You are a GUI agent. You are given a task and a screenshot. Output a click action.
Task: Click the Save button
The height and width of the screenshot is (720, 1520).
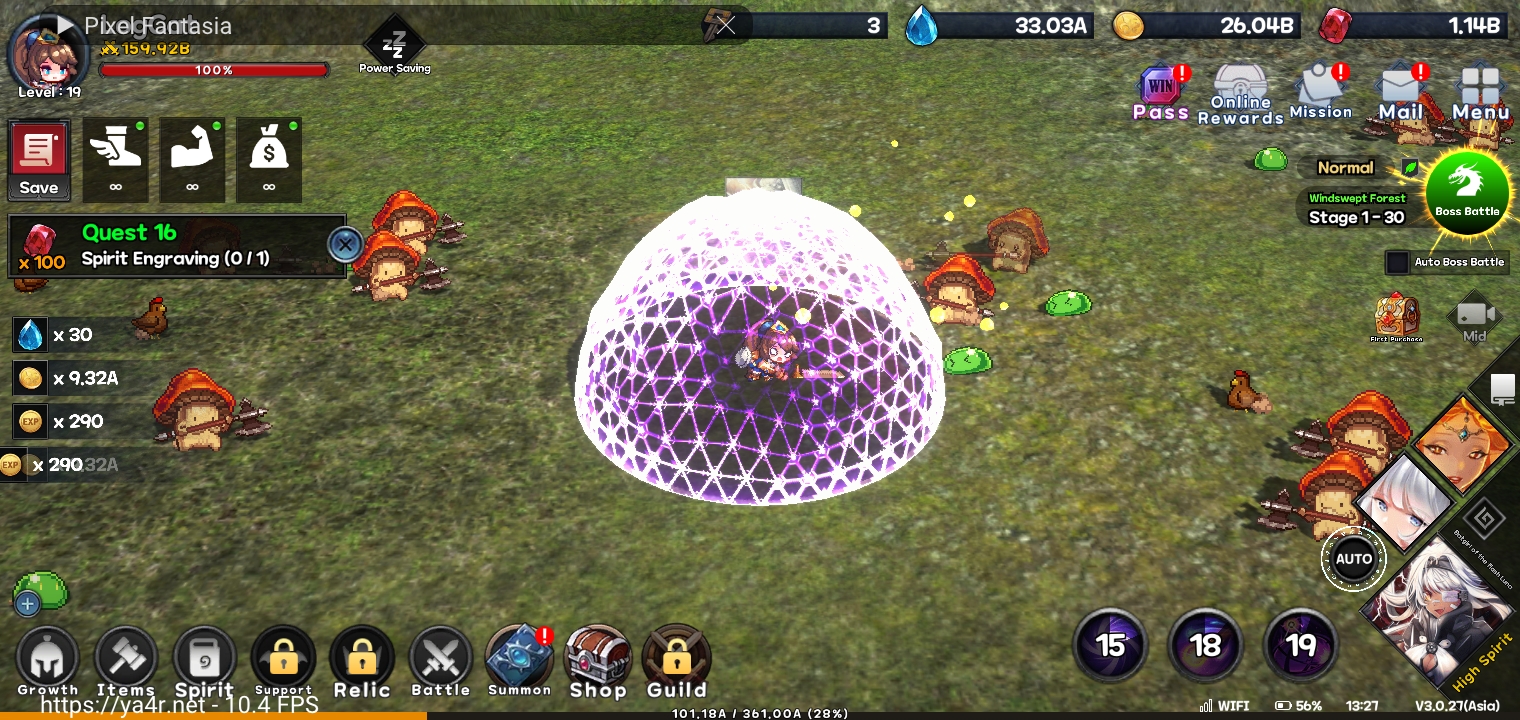[39, 160]
